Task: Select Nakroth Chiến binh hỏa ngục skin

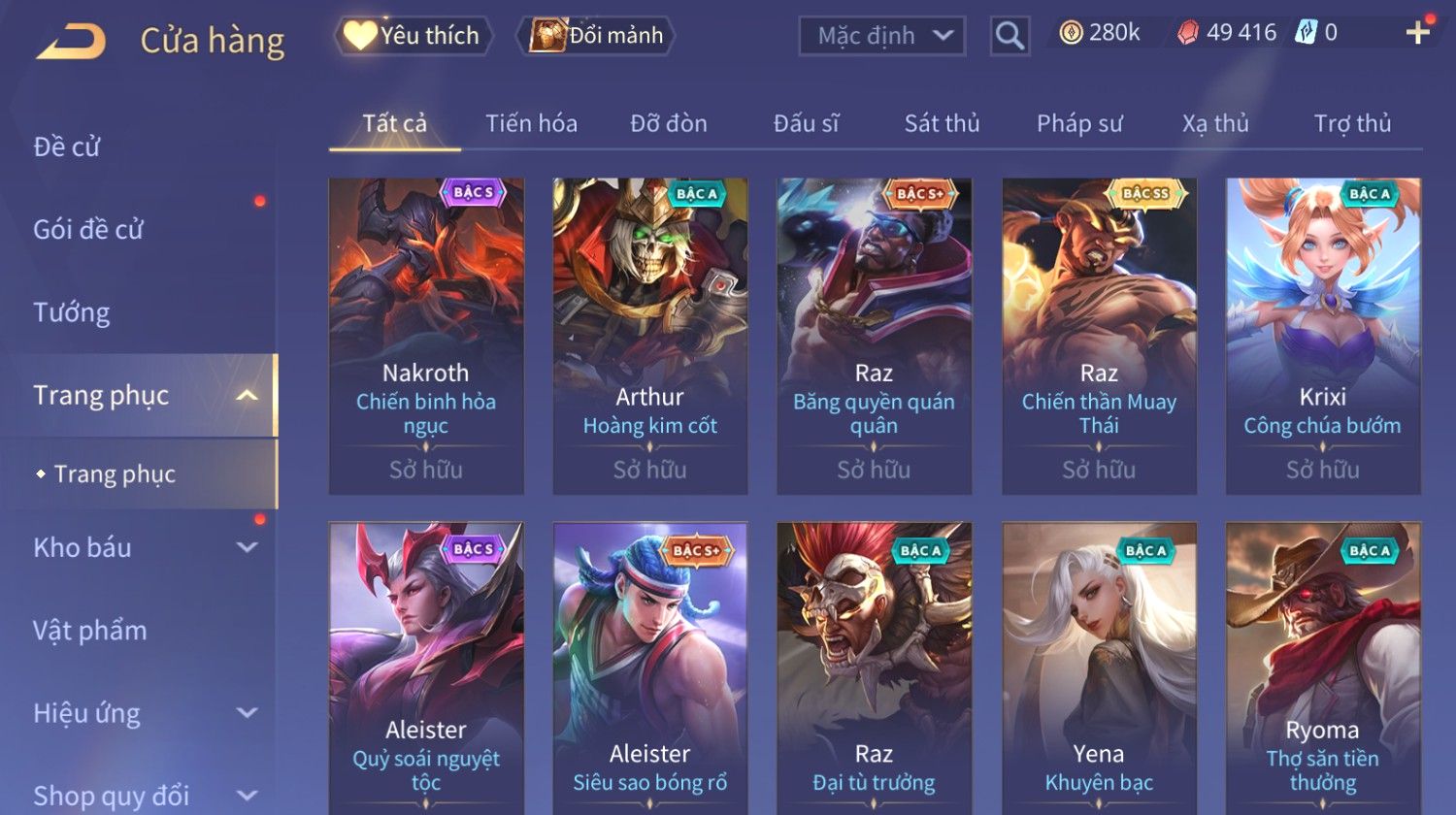Action: tap(426, 336)
